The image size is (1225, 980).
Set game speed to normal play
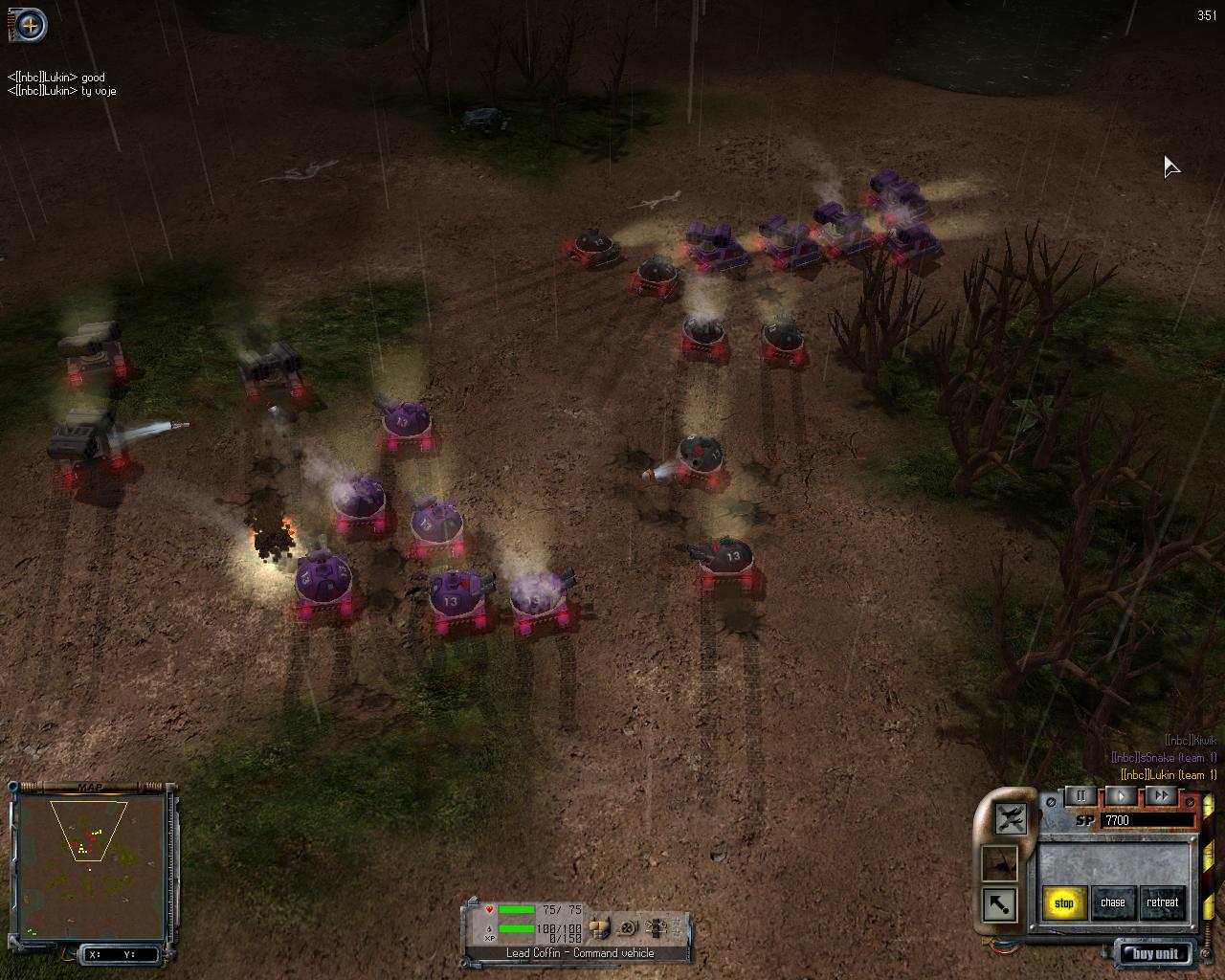pos(1122,795)
